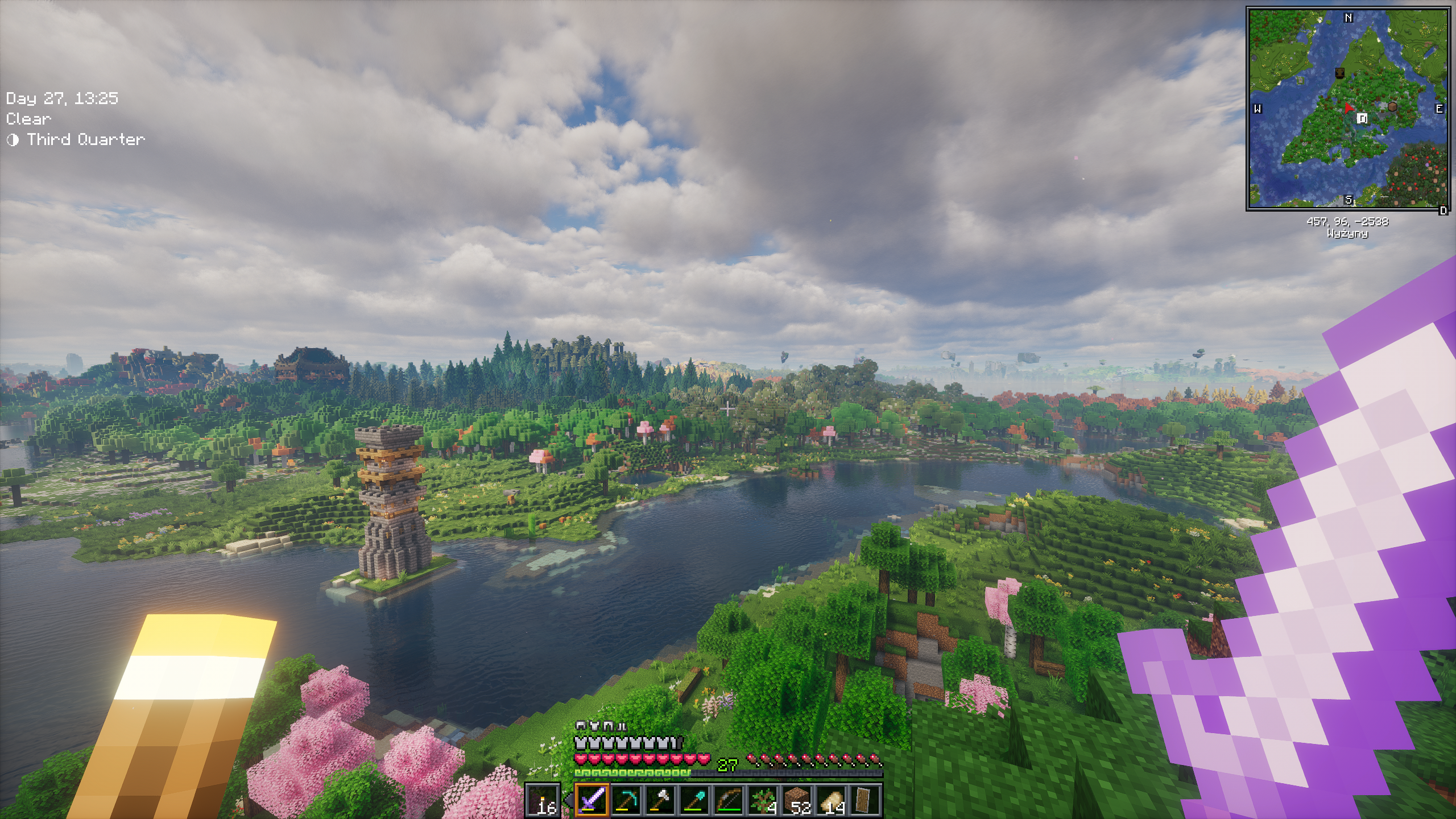Select the purple sword hotbar slot
Image resolution: width=1456 pixels, height=819 pixels.
click(x=591, y=800)
